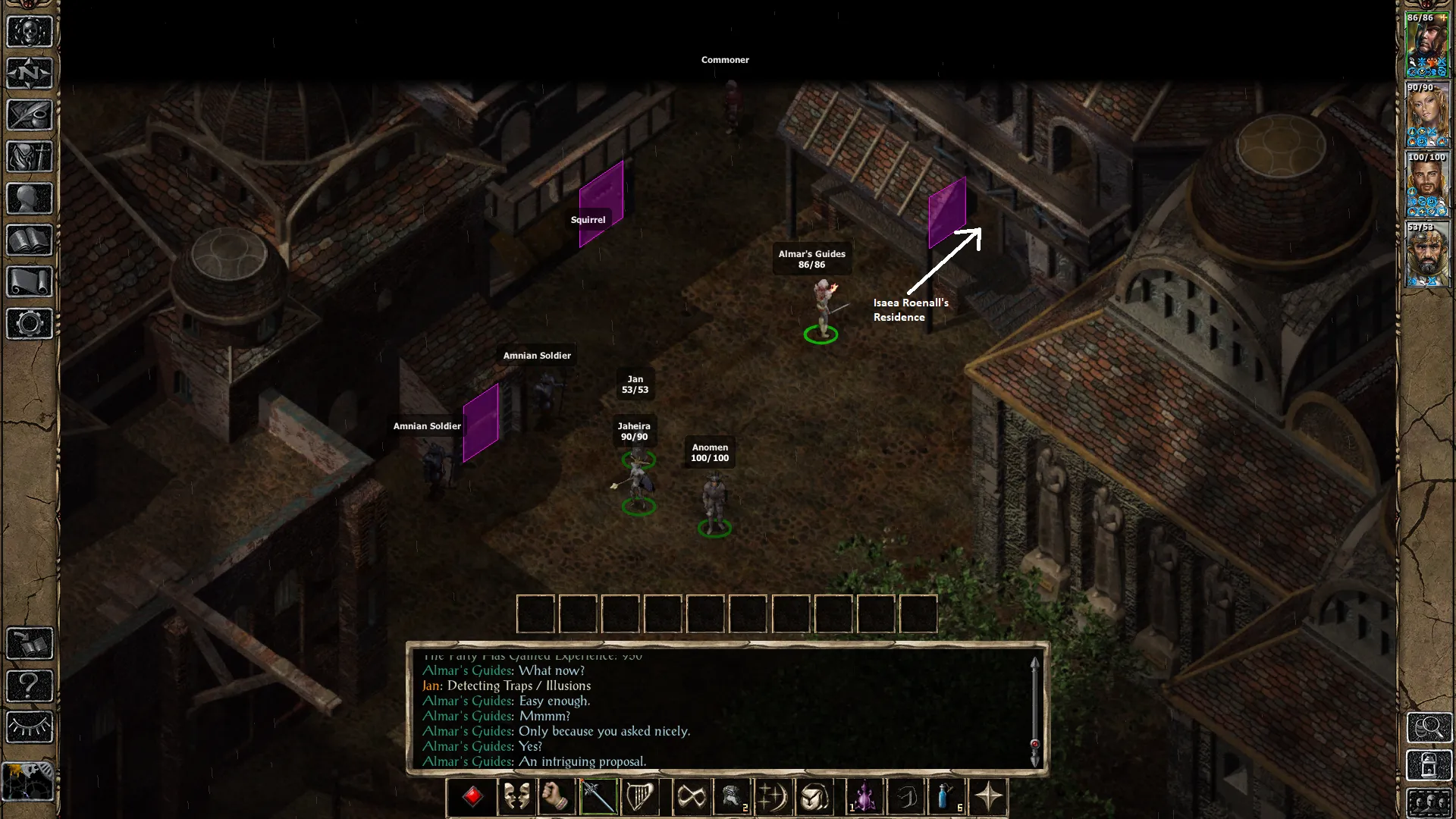Choose the dialogue masks talk action
This screenshot has height=819, width=1456.
pos(516,797)
